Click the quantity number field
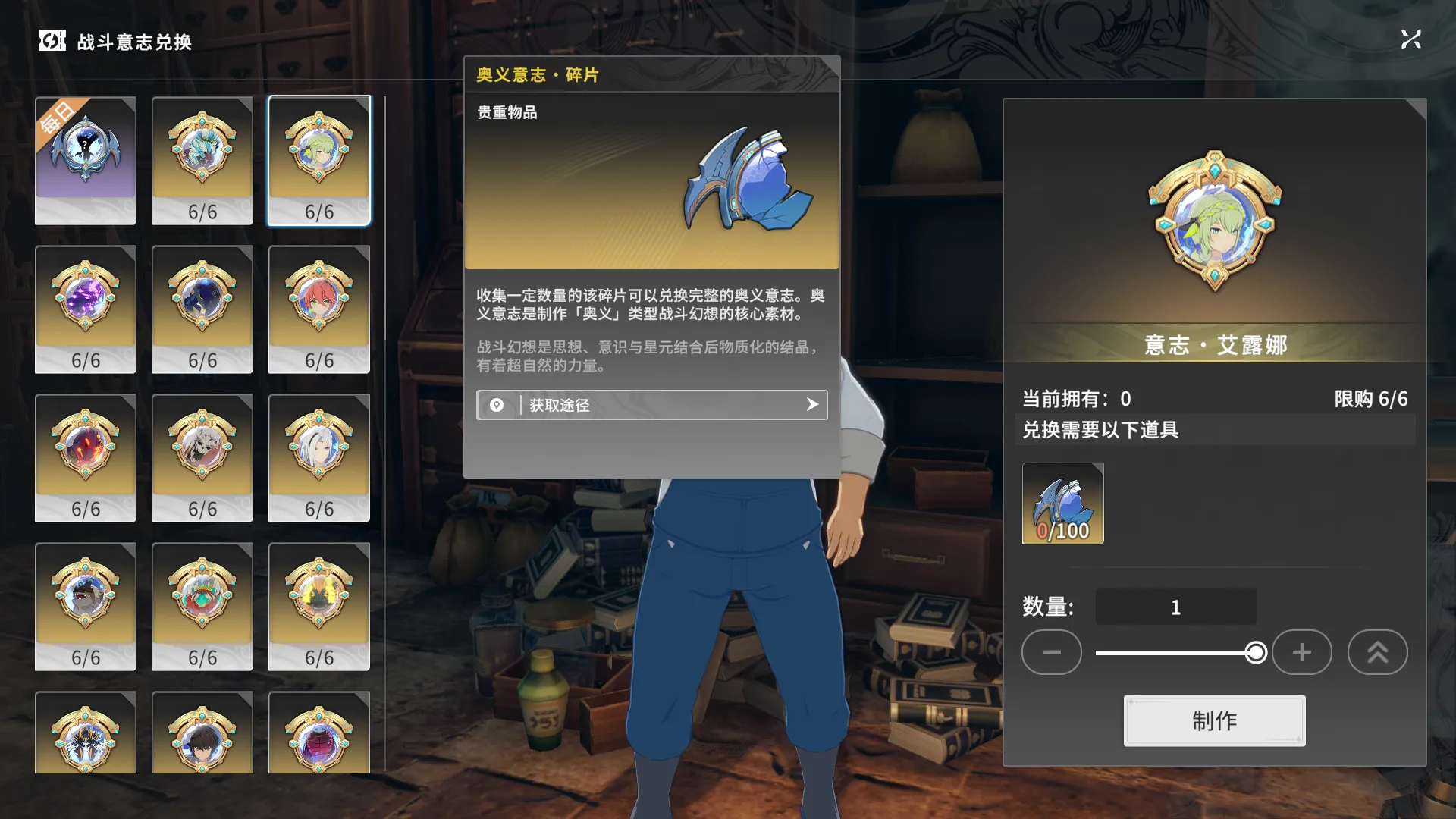Viewport: 1456px width, 819px height. pyautogui.click(x=1175, y=607)
